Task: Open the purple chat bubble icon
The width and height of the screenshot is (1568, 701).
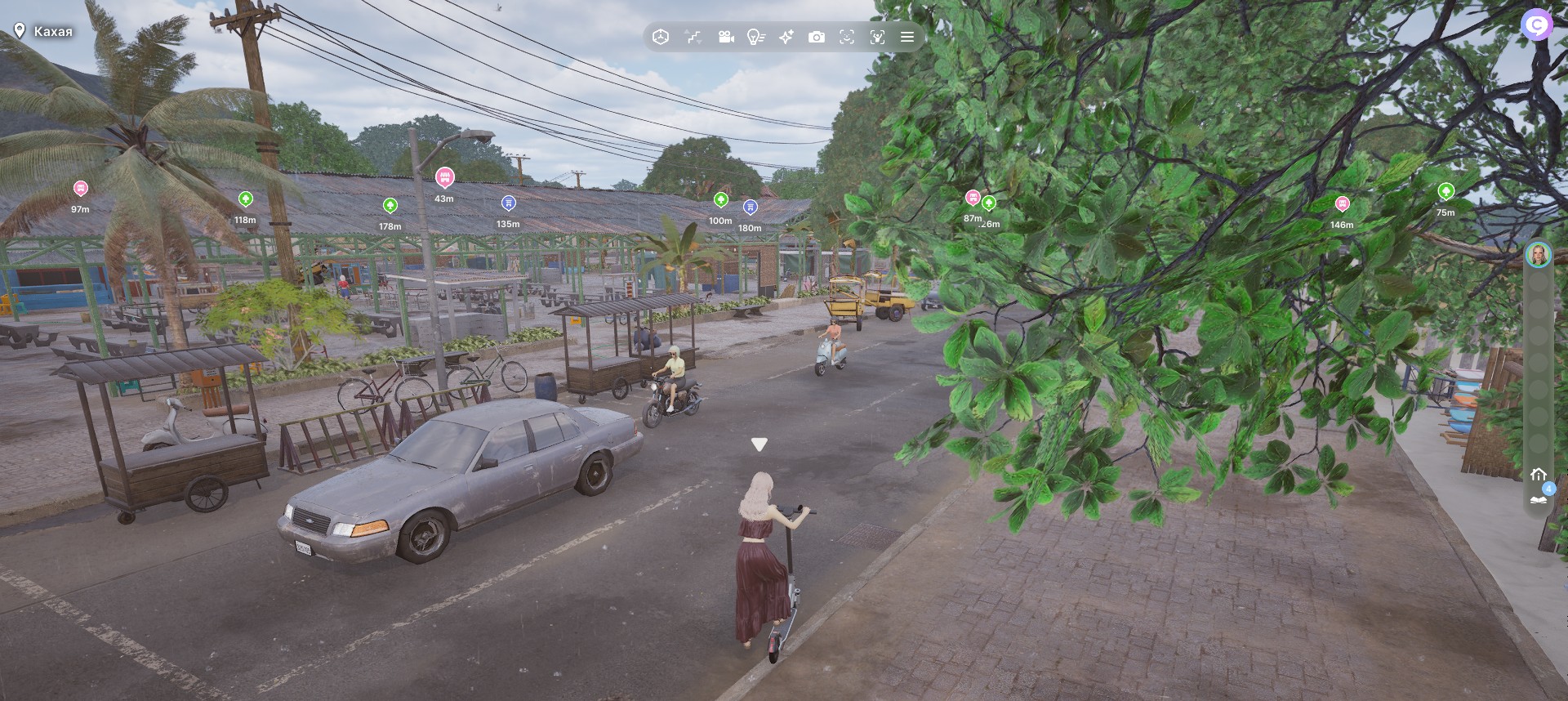Action: coord(1537,25)
